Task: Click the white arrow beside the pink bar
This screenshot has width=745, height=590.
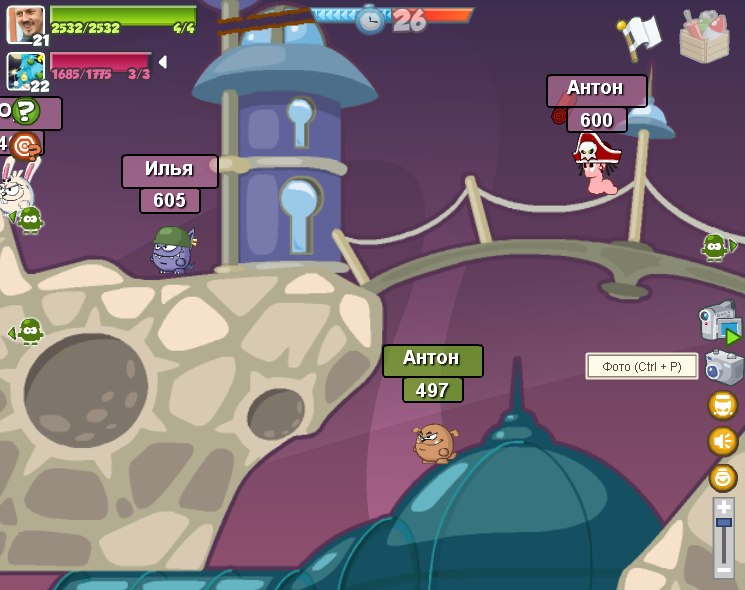Action: coord(162,62)
